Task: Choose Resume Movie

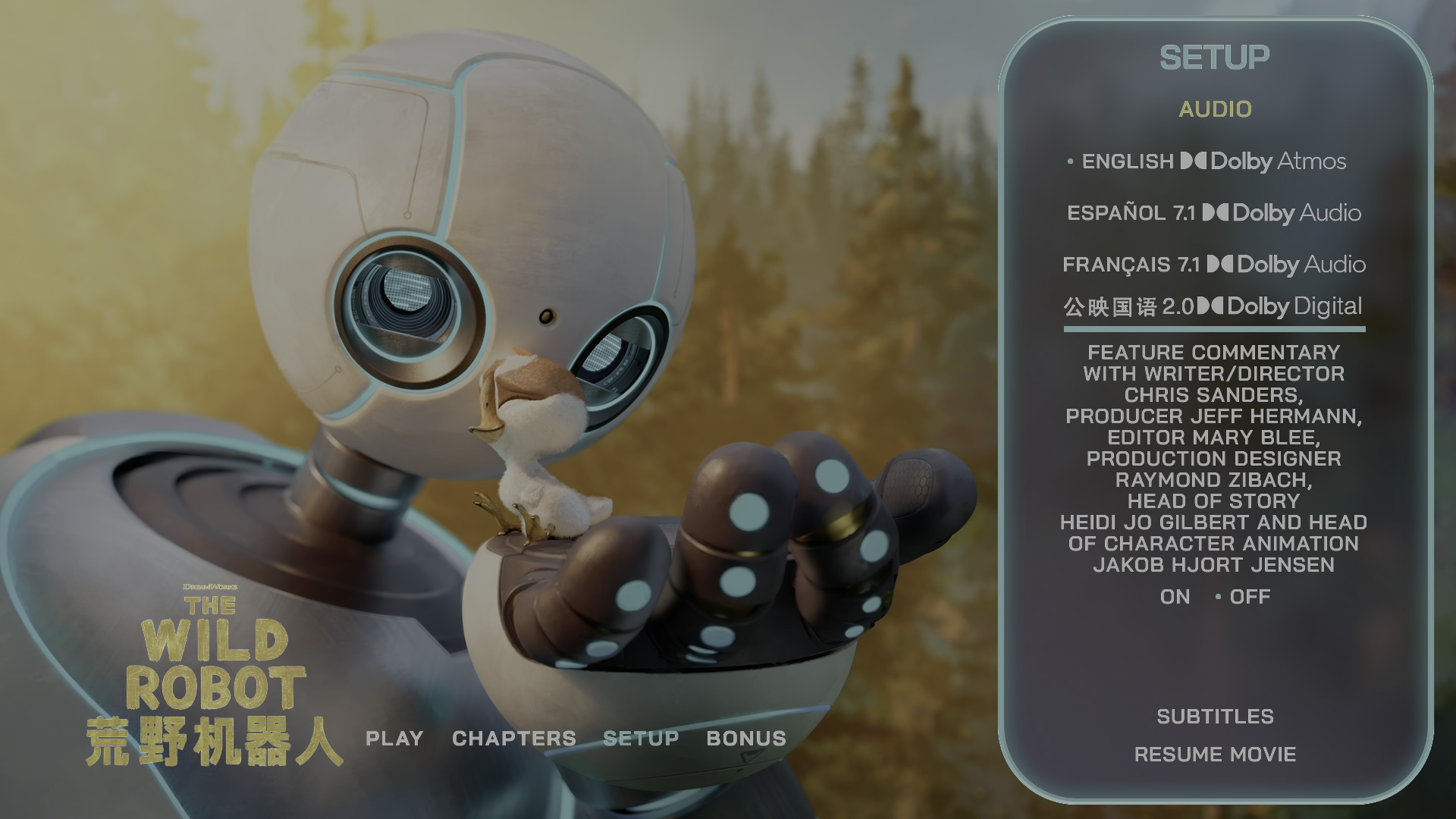Action: pos(1215,755)
